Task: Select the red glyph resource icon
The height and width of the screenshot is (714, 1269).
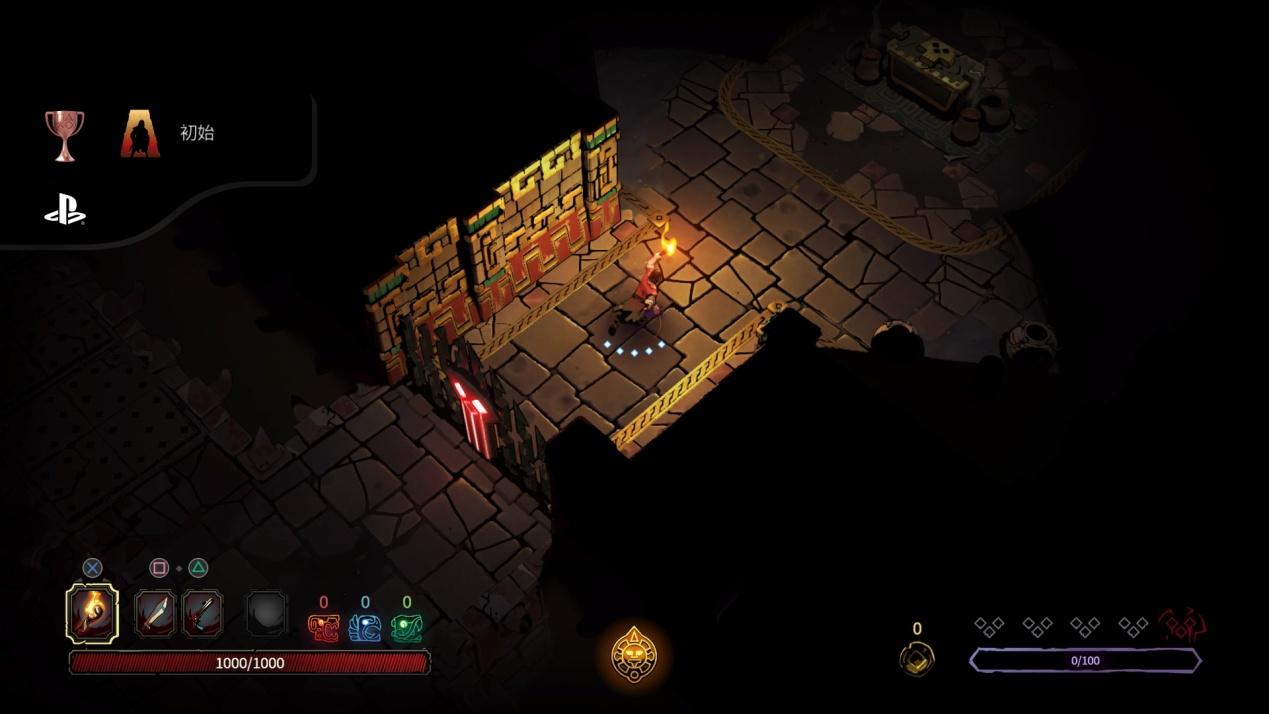Action: pyautogui.click(x=323, y=627)
